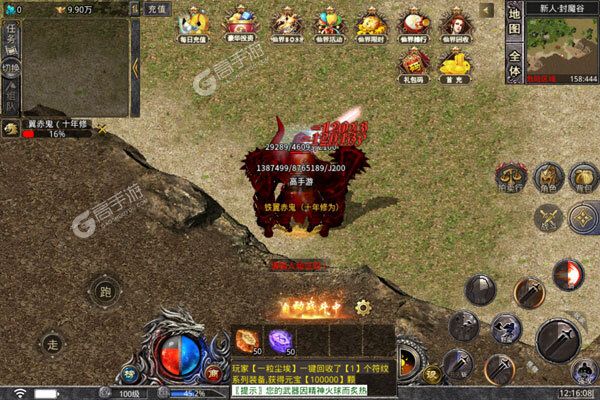Open the 豪华投资 investment icon
This screenshot has height=400, width=600.
241,26
